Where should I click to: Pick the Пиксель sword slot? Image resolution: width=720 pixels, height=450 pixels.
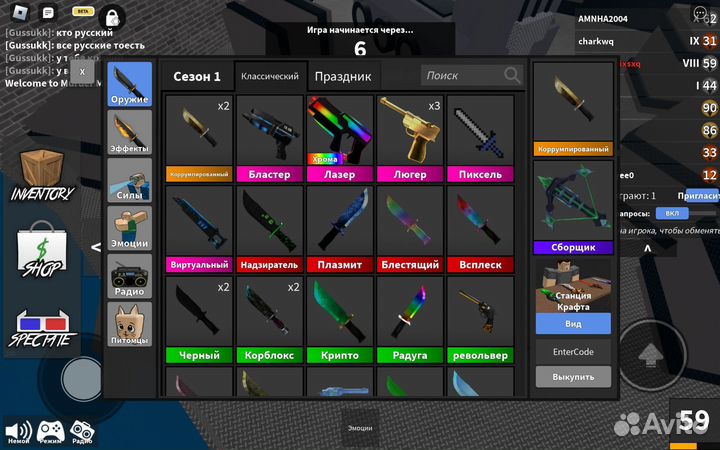click(x=480, y=138)
